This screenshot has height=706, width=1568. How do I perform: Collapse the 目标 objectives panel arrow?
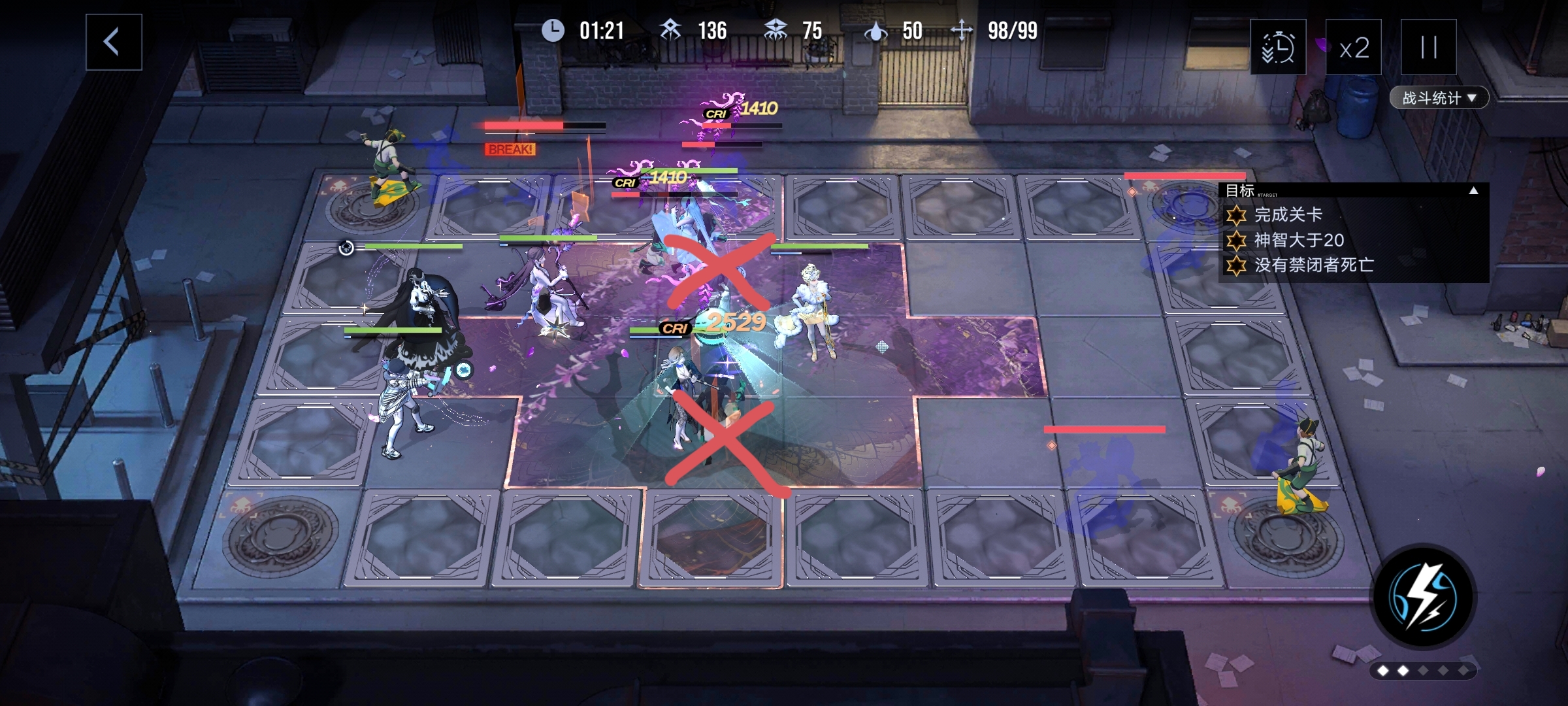[1473, 191]
